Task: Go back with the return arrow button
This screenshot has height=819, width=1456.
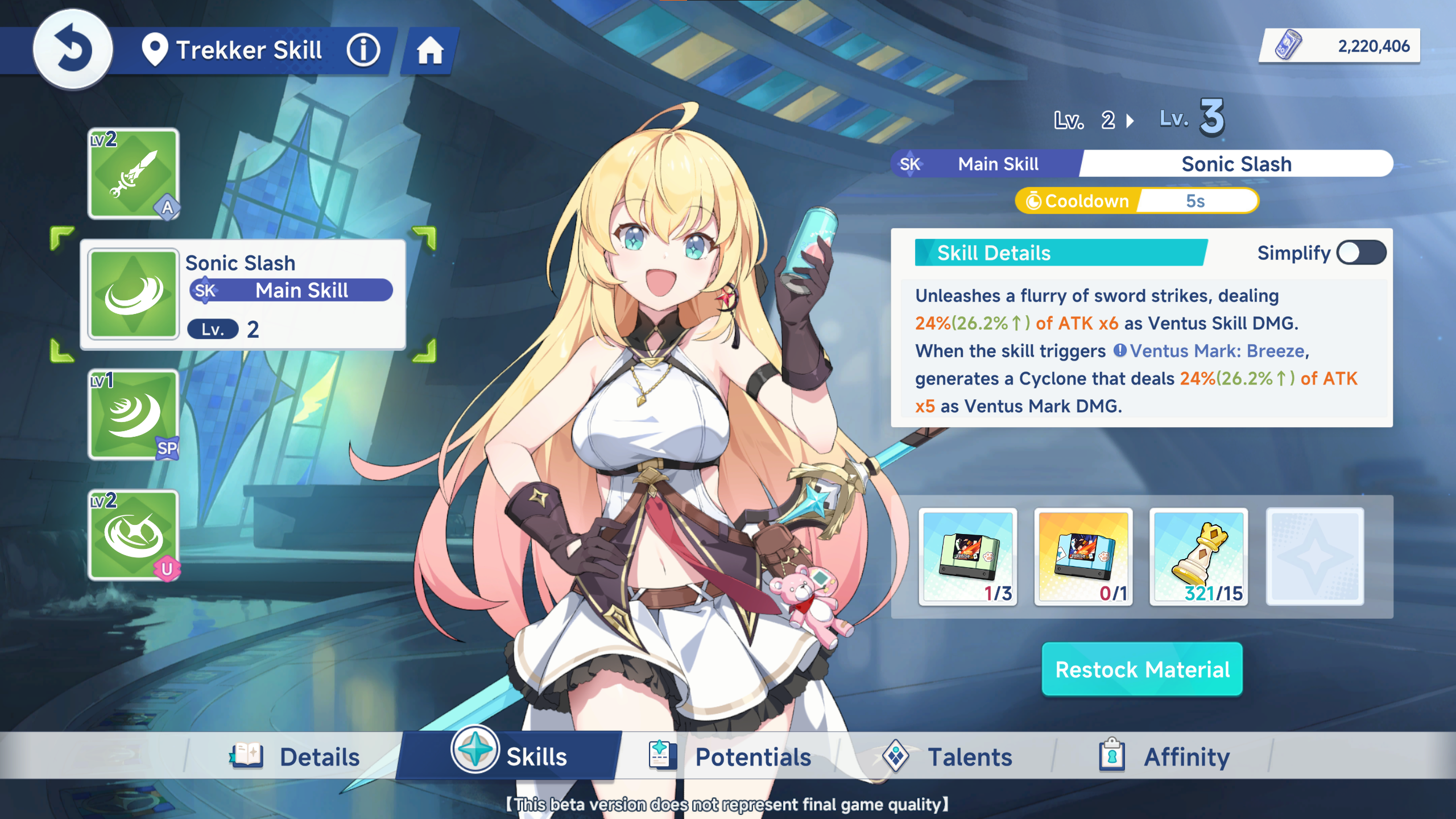Action: pos(73,49)
